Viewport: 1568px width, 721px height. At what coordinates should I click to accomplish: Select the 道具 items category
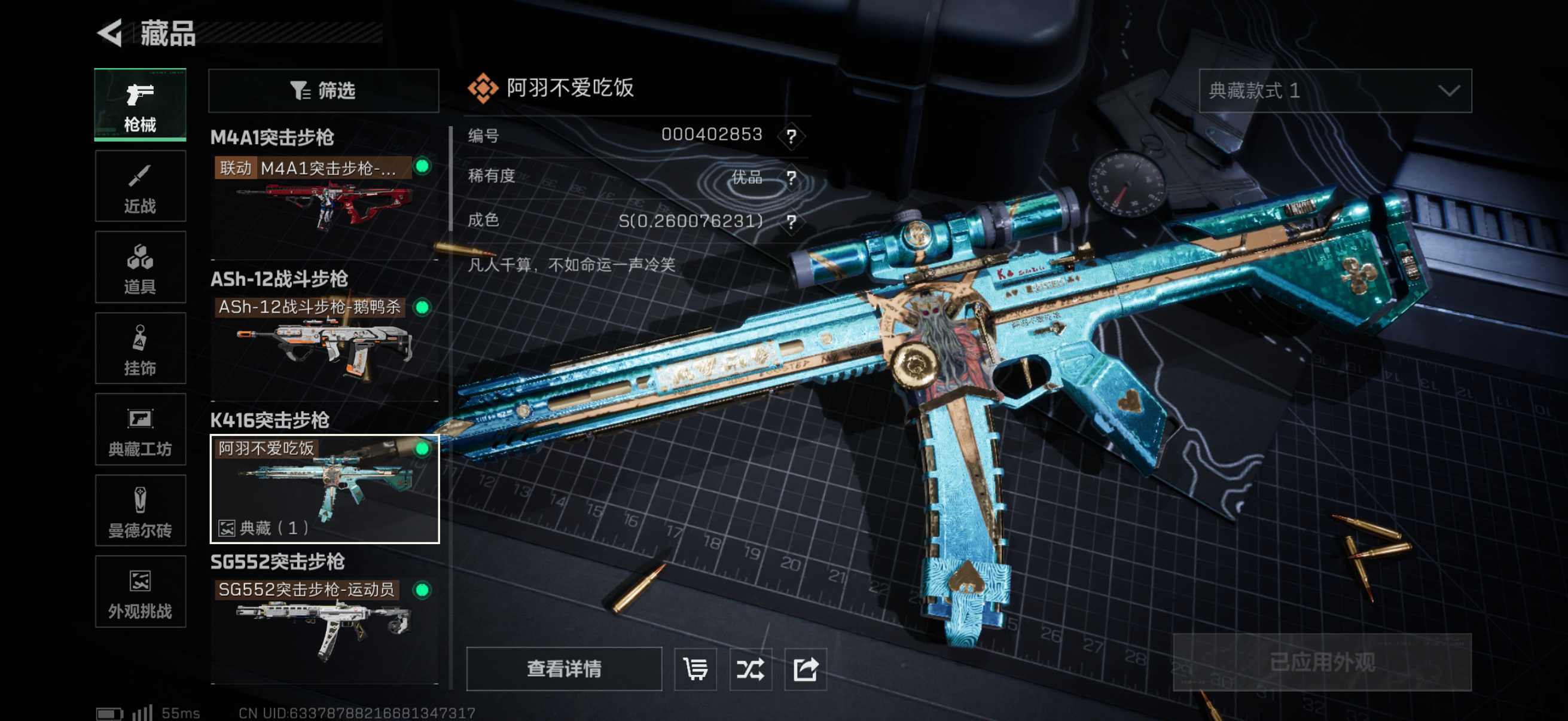pyautogui.click(x=140, y=268)
